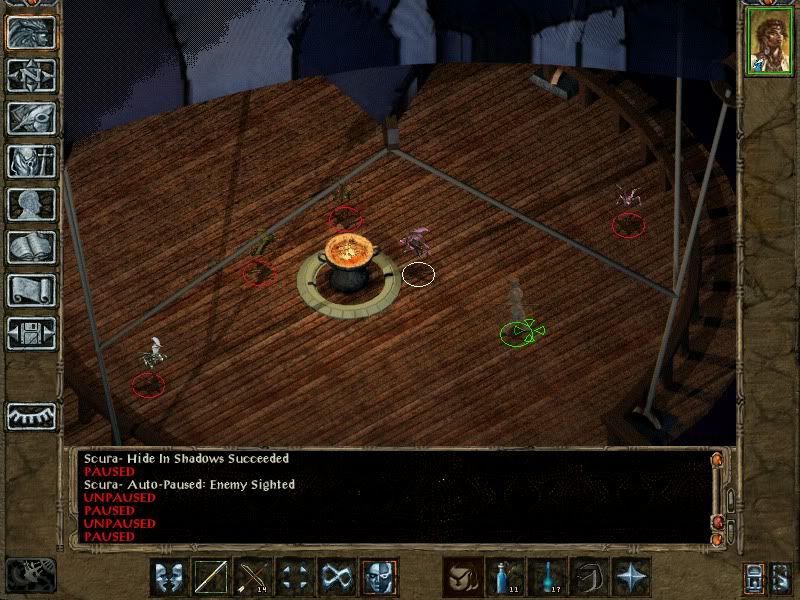
Task: Use the teal flask with 17 charges
Action: (548, 577)
